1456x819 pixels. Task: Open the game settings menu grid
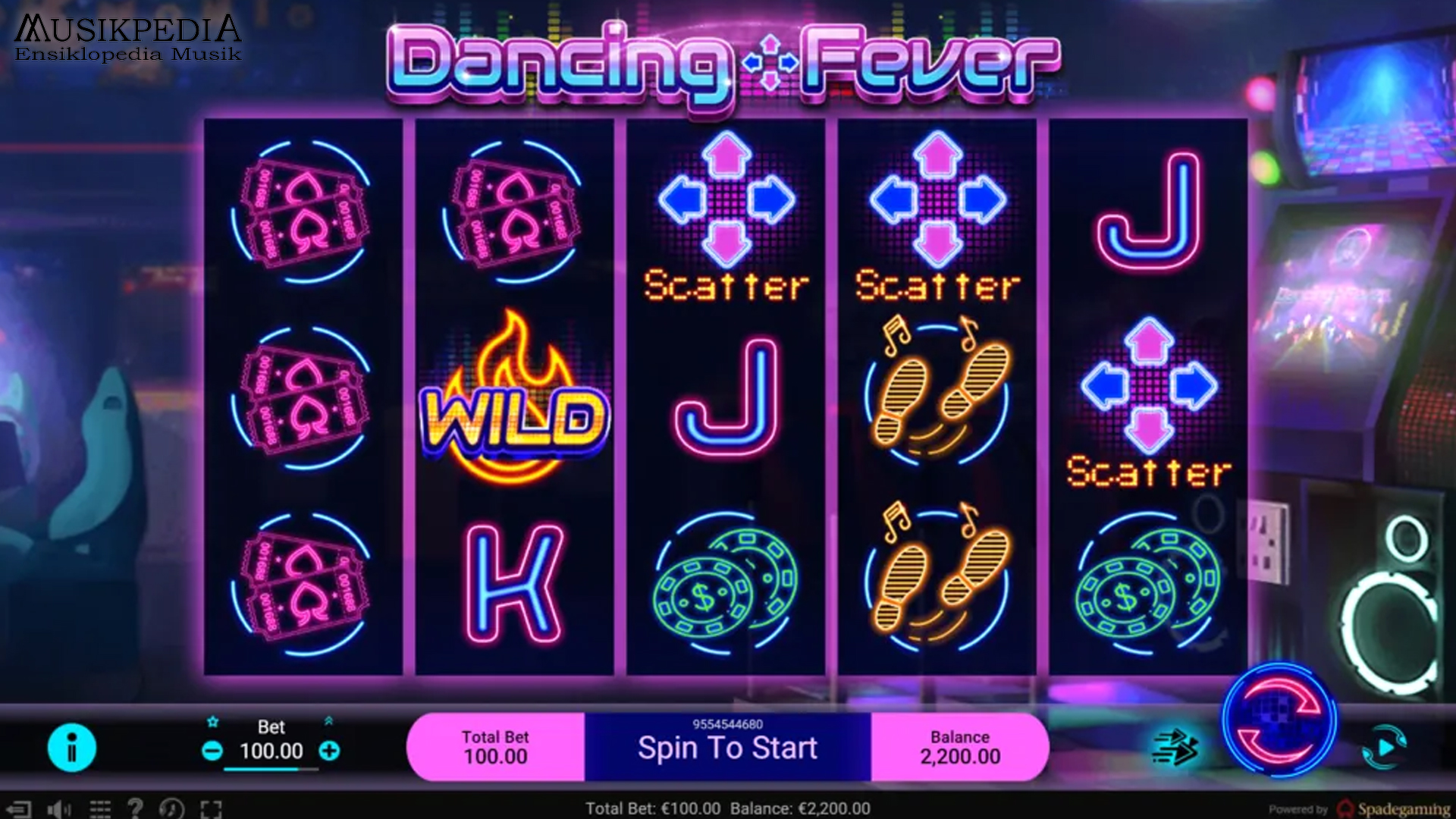[x=99, y=807]
